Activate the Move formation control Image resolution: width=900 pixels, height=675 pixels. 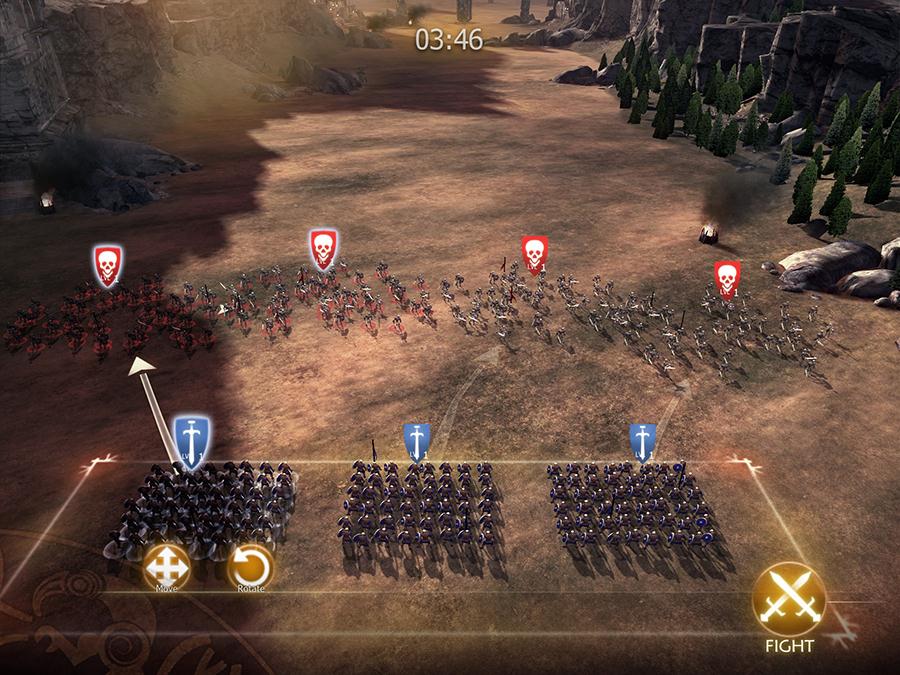point(166,567)
